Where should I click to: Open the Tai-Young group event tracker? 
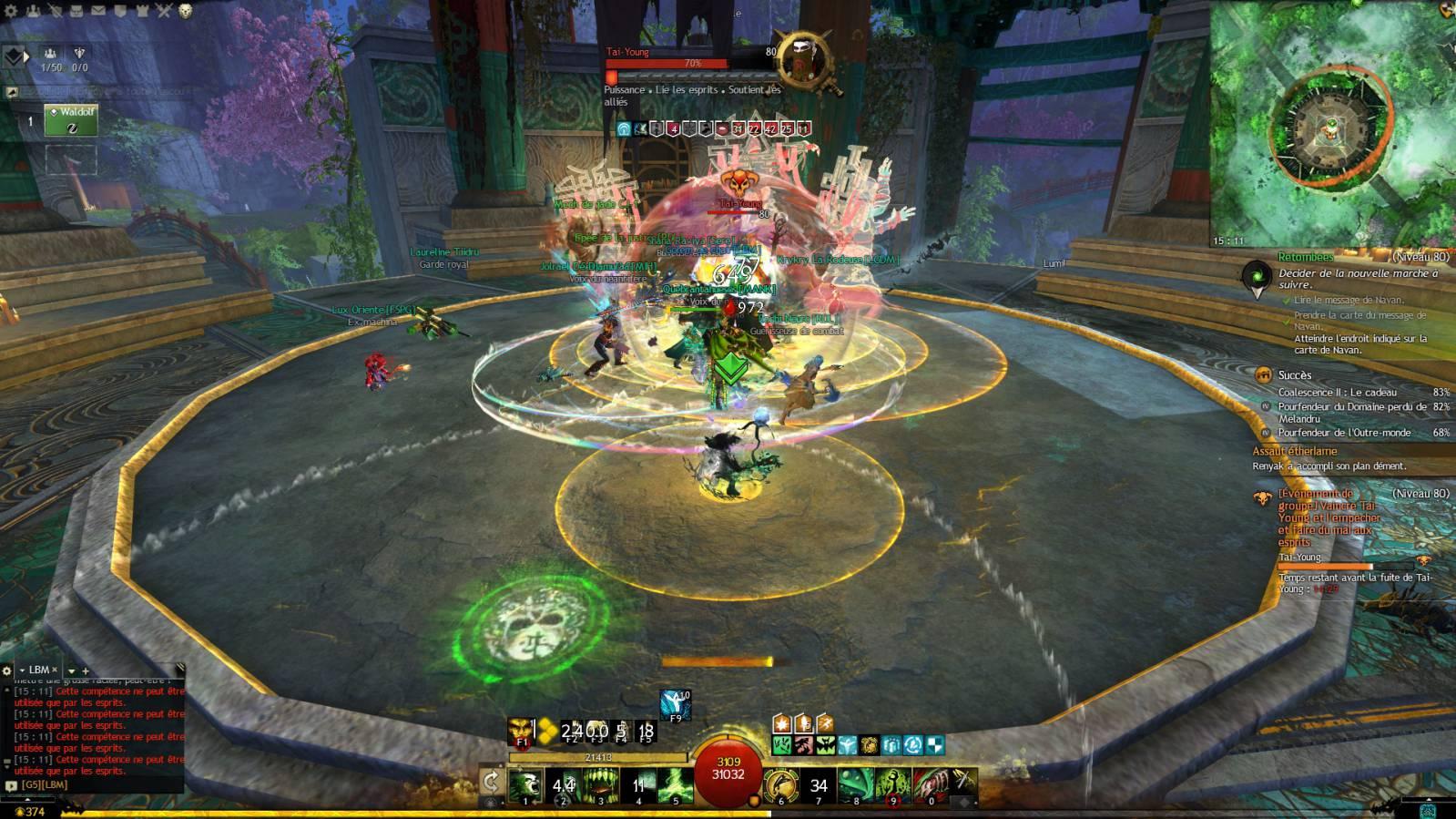(1329, 517)
